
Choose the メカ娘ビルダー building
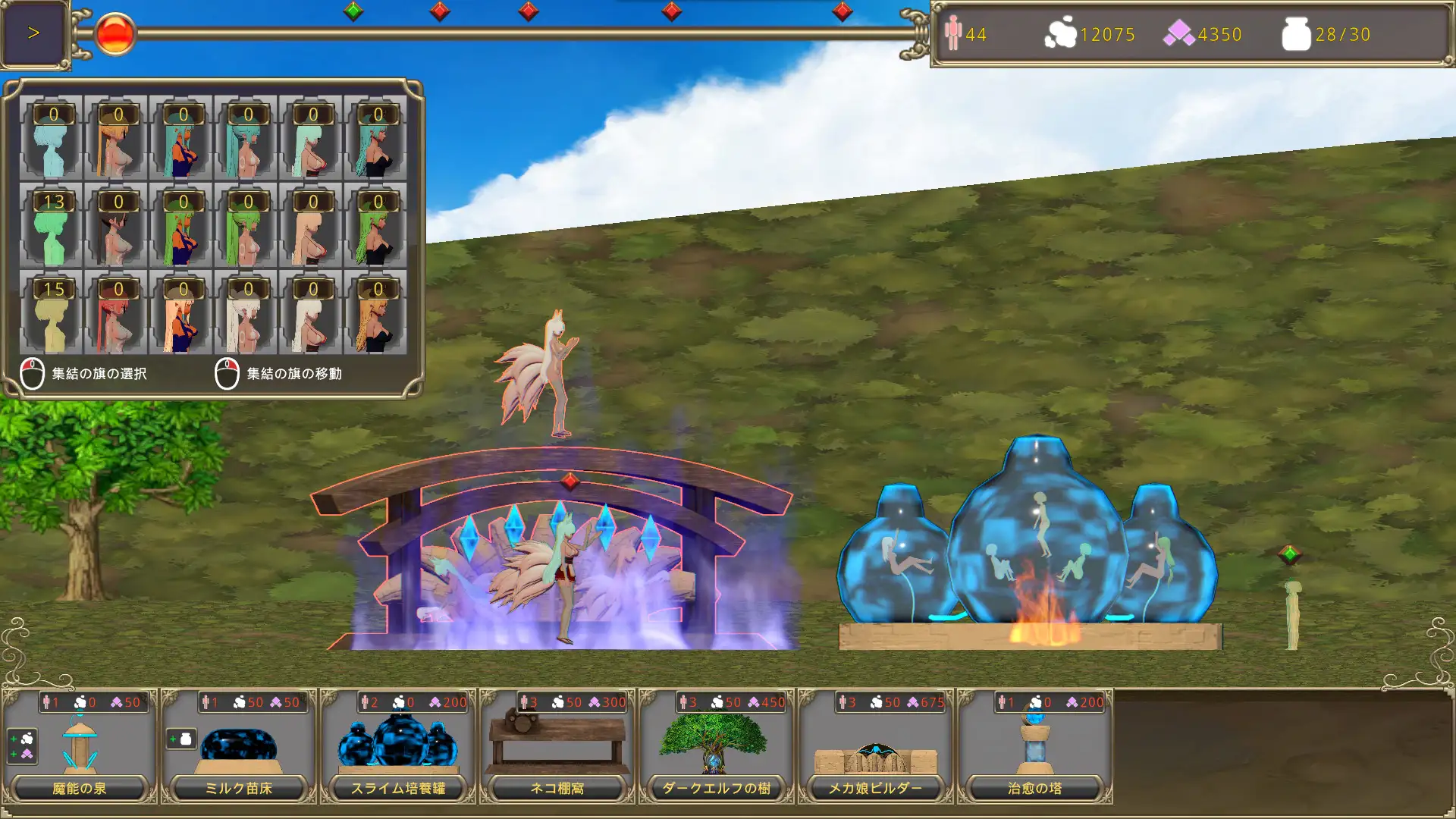(x=876, y=747)
